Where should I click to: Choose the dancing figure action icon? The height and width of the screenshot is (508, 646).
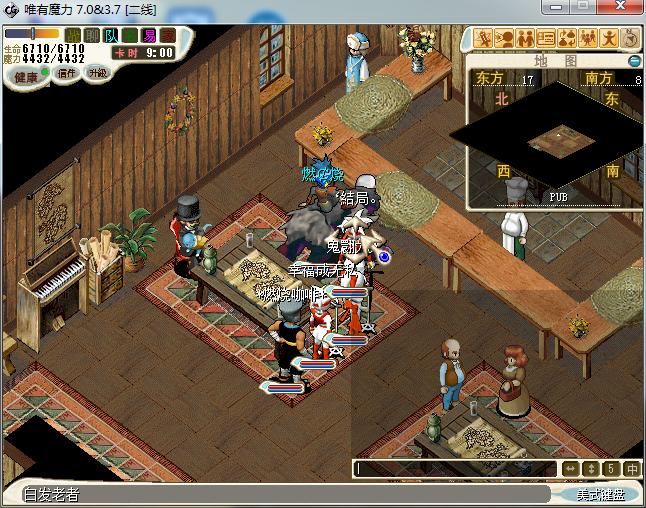[x=609, y=38]
